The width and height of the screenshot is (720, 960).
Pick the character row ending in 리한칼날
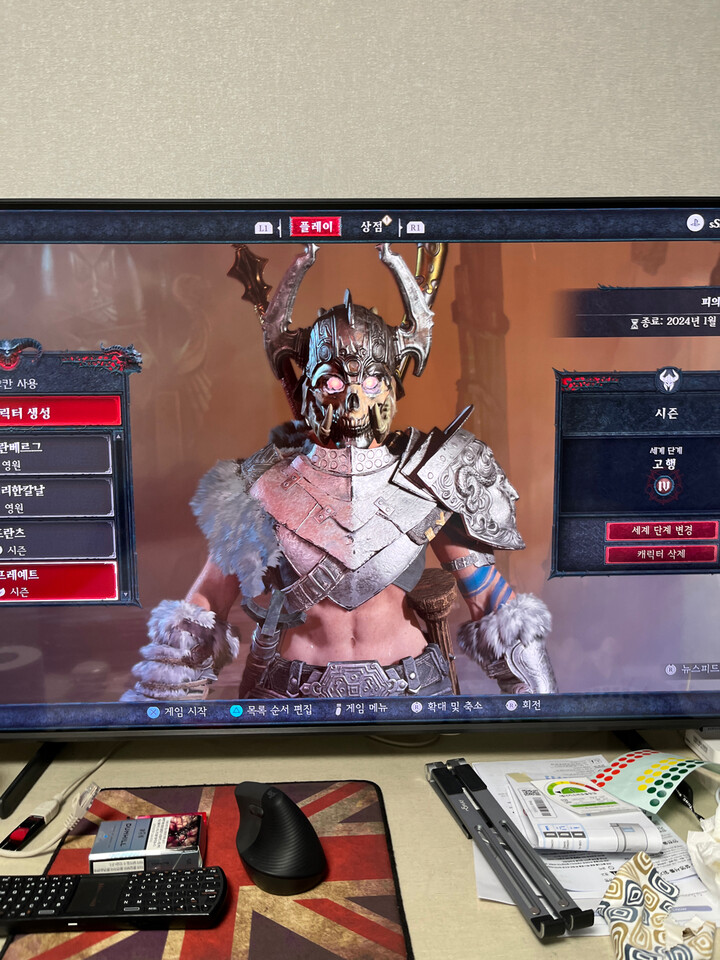pyautogui.click(x=55, y=497)
